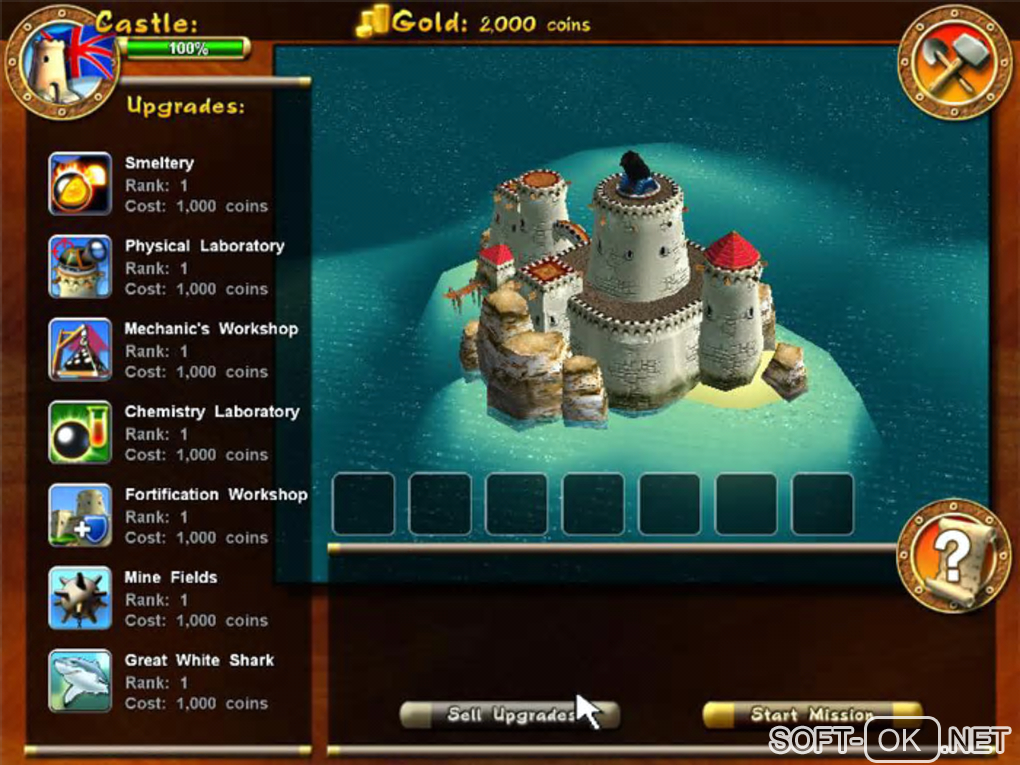Pick the Fortification Workshop upgrade

click(80, 516)
